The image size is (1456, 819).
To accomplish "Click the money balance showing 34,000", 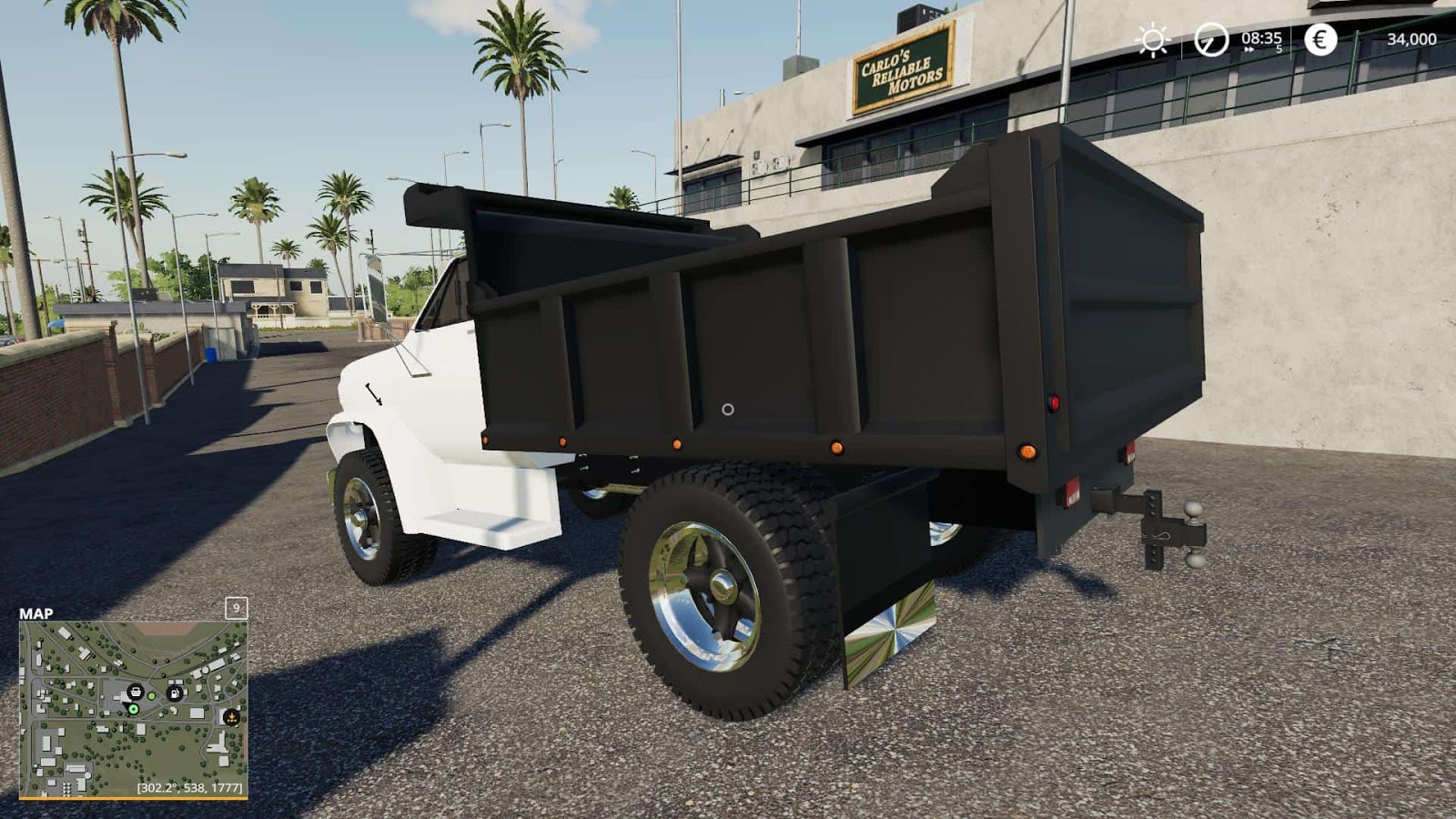I will coord(1413,39).
